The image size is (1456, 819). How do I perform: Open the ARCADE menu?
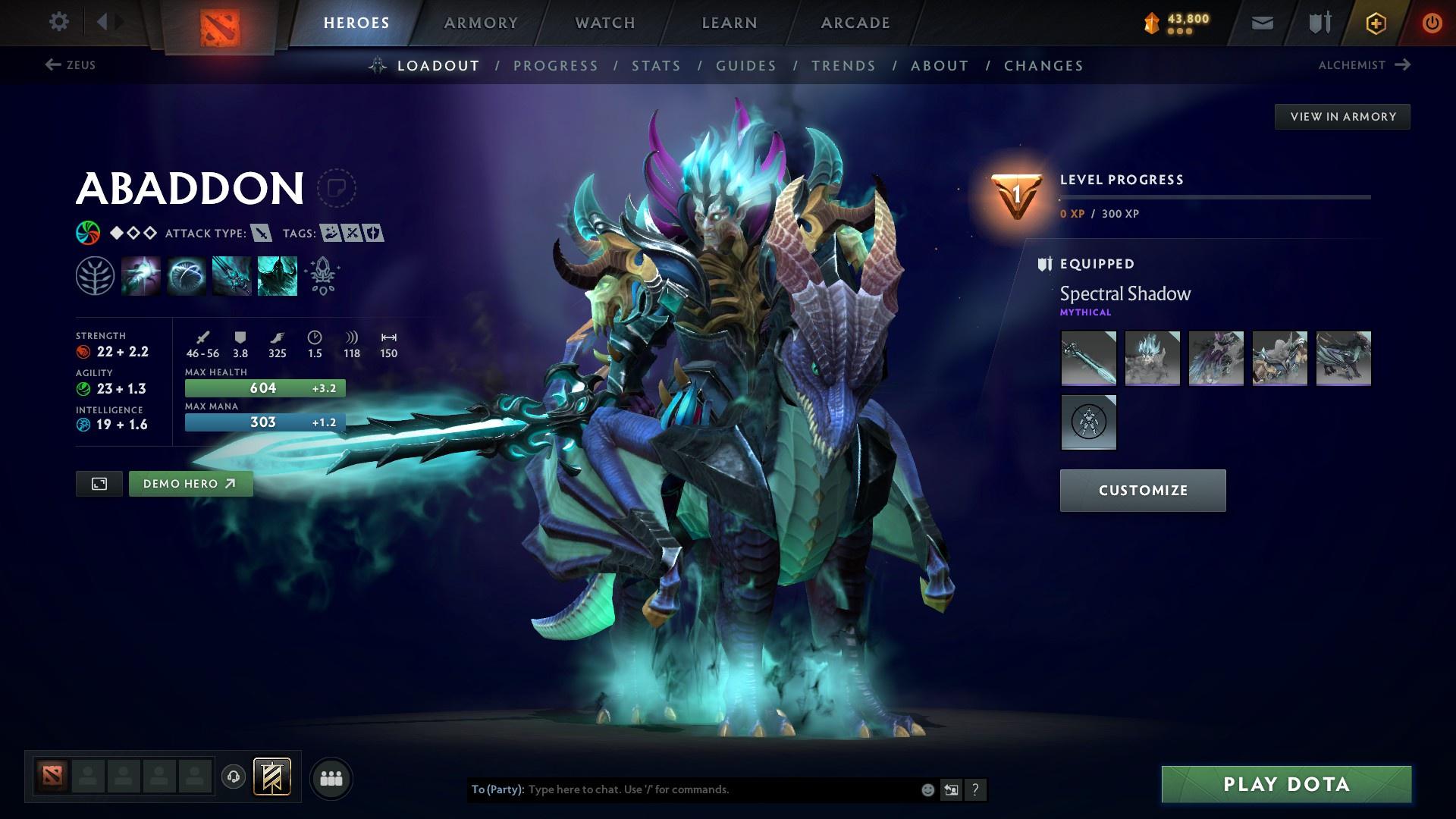pyautogui.click(x=855, y=23)
